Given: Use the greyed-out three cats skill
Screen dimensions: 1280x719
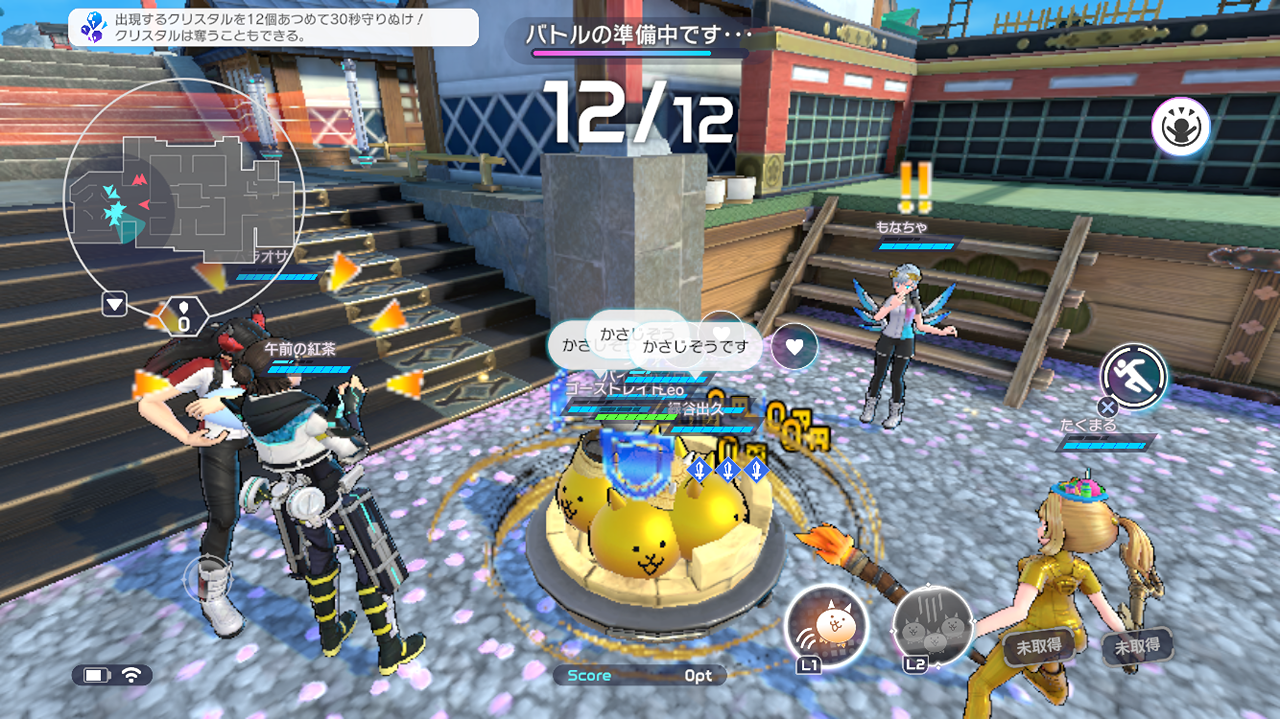Looking at the screenshot, I should tap(932, 627).
